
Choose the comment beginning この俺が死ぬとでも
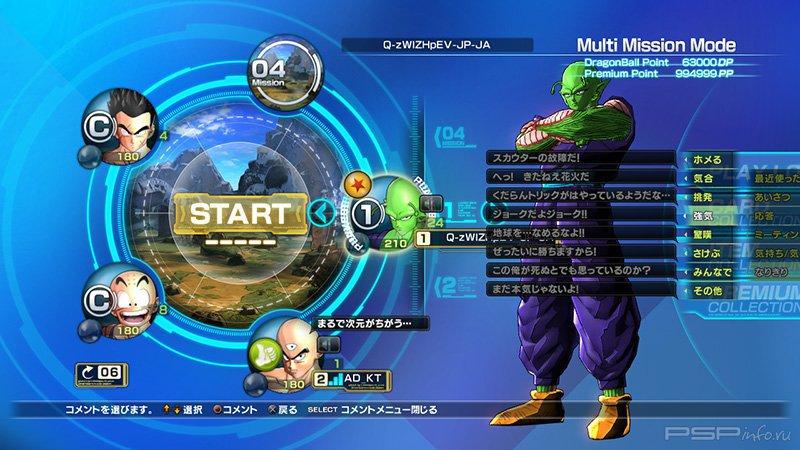[580, 270]
